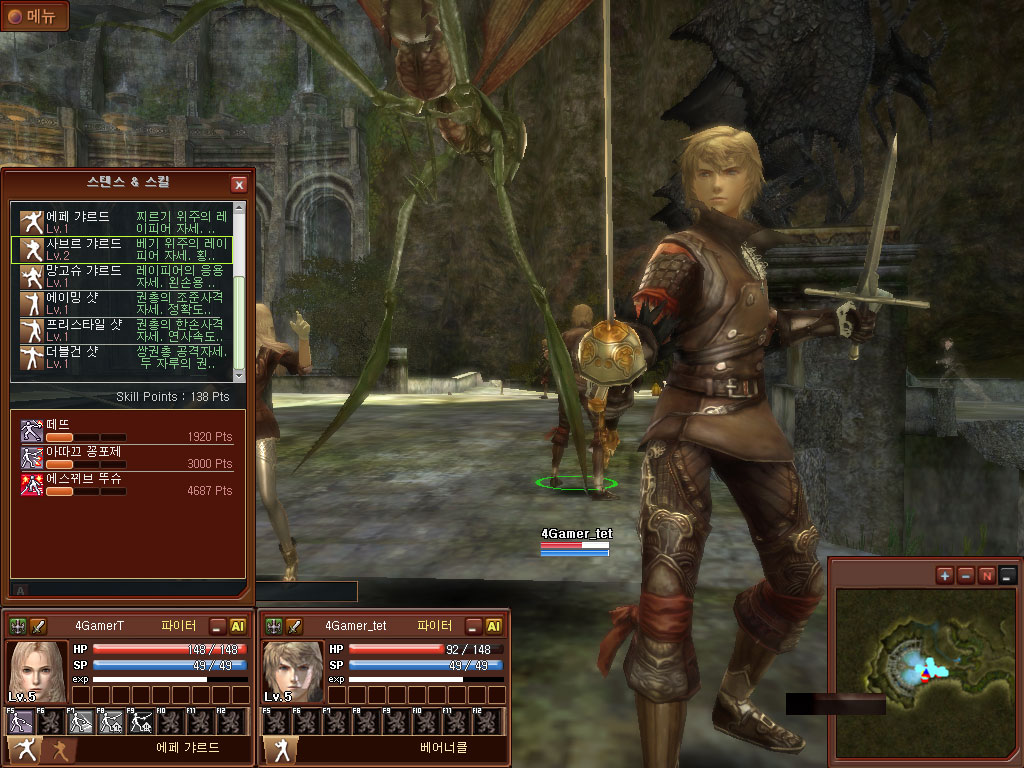Click the 떼뜨 skill icon
Image resolution: width=1024 pixels, height=768 pixels.
point(32,431)
